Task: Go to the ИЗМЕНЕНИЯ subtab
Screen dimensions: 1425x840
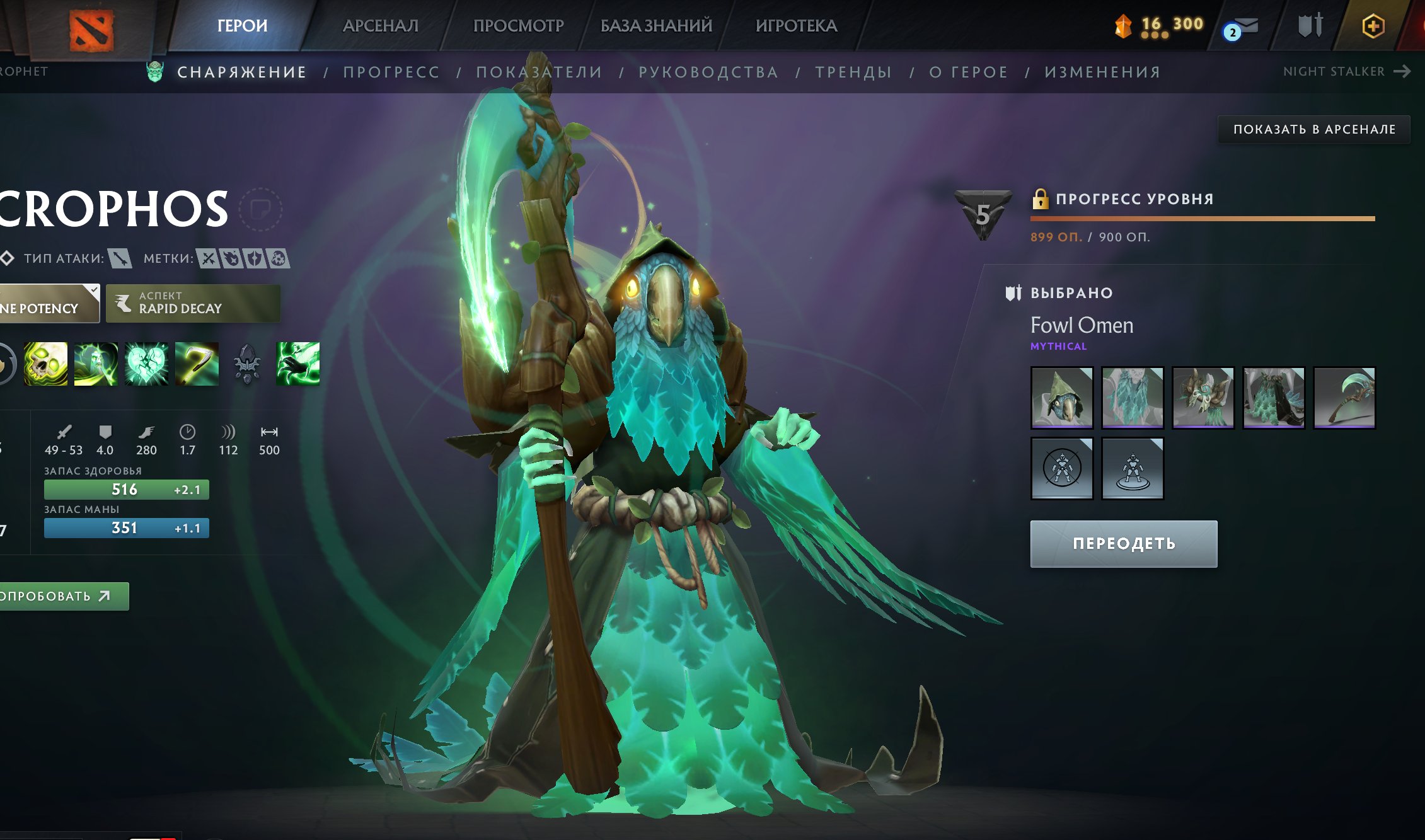Action: click(x=1102, y=72)
